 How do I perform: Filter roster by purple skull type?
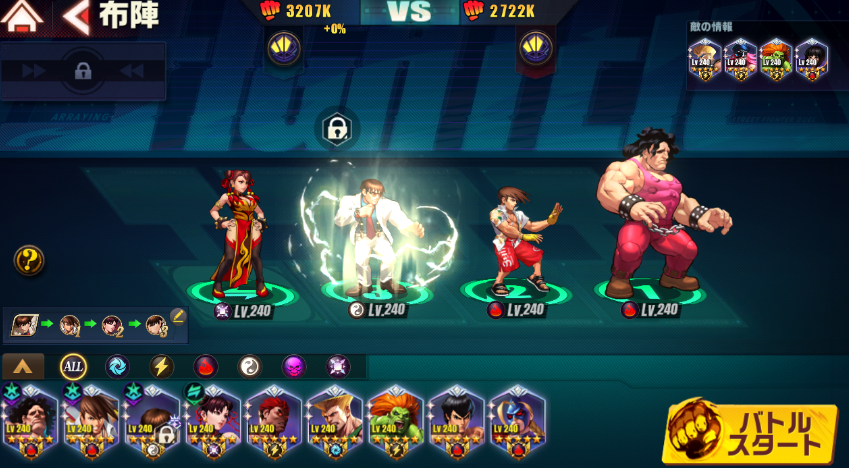293,366
